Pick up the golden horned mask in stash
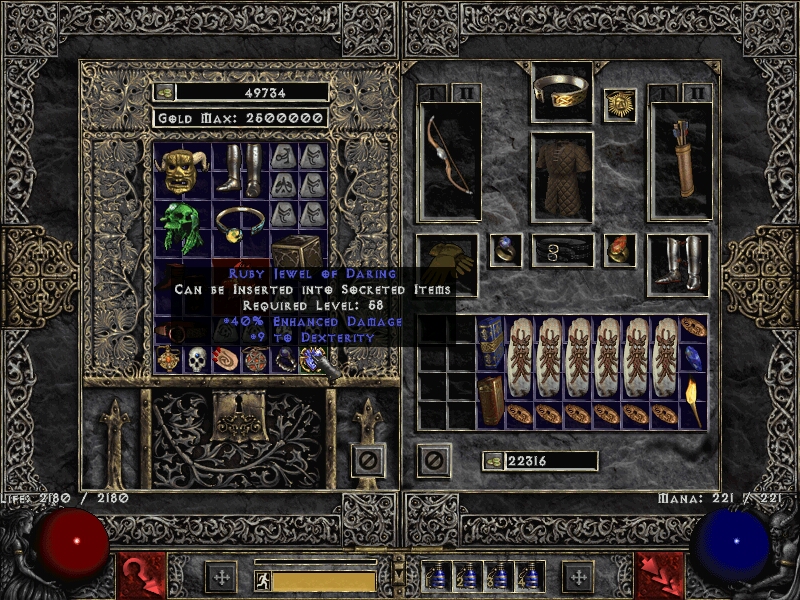This screenshot has height=600, width=800. click(182, 172)
